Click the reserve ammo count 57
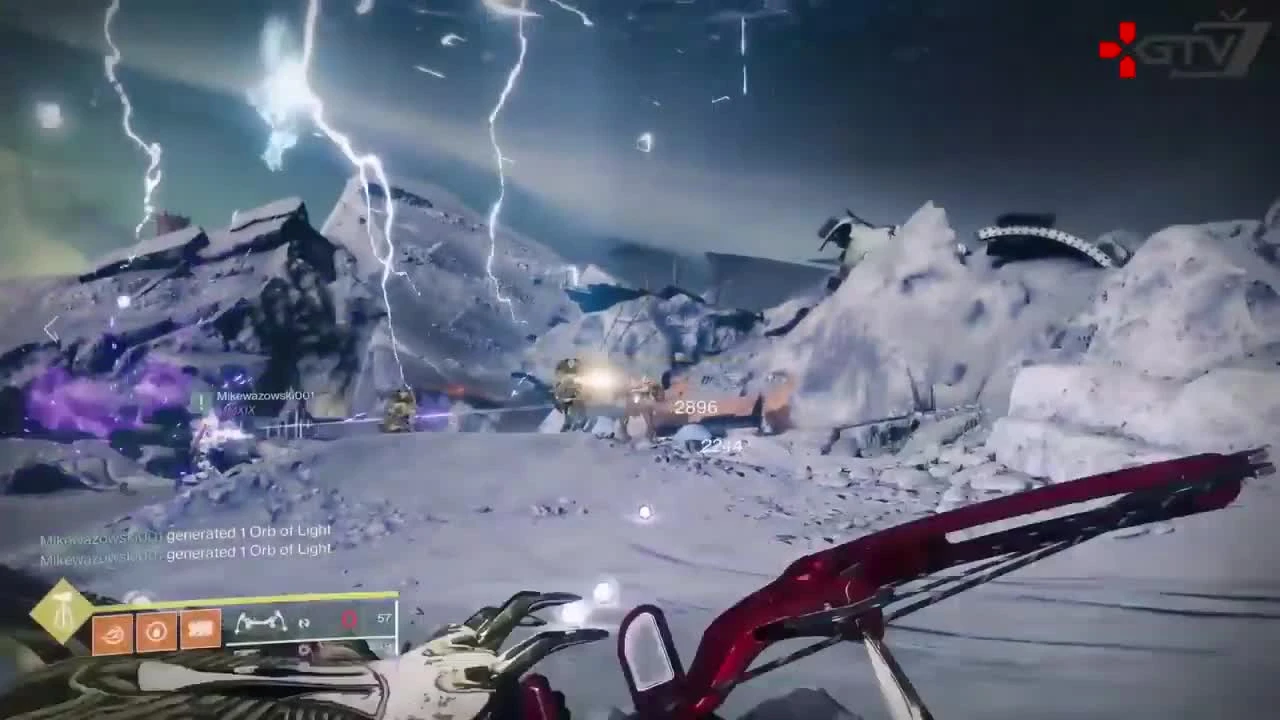Image resolution: width=1280 pixels, height=720 pixels. pos(385,617)
